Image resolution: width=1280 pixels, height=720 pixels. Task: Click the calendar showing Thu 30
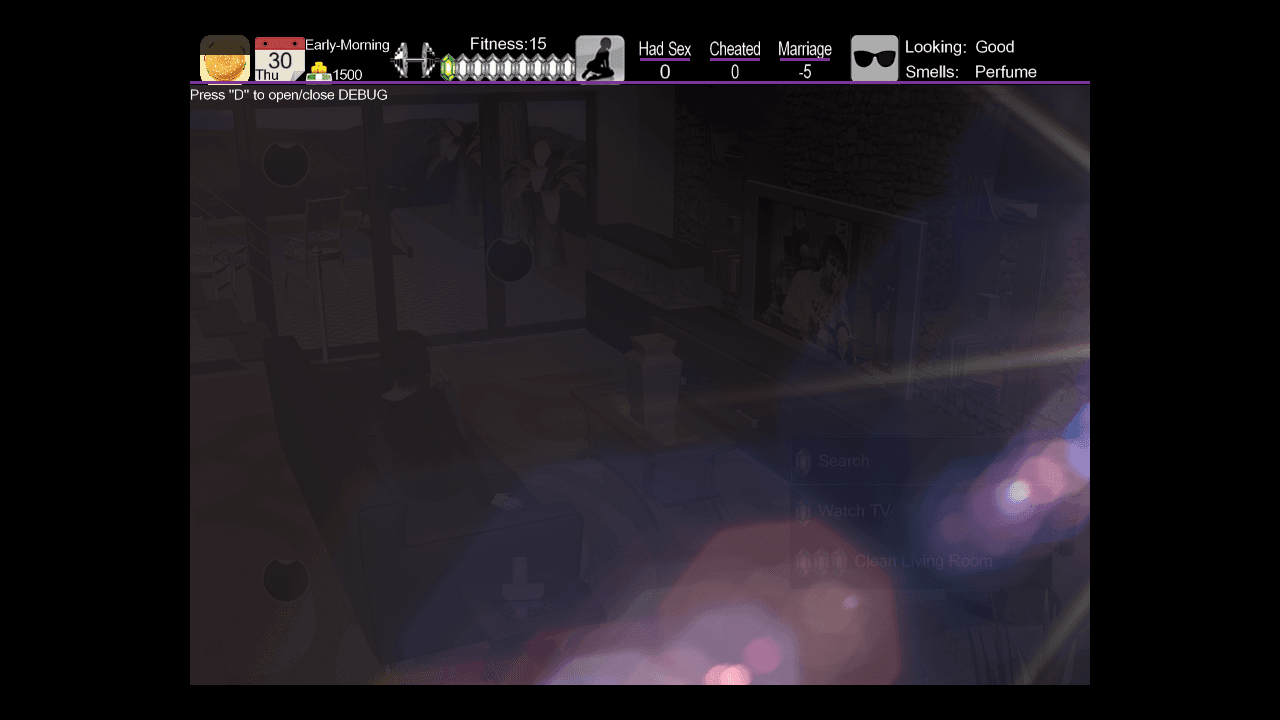pos(279,59)
